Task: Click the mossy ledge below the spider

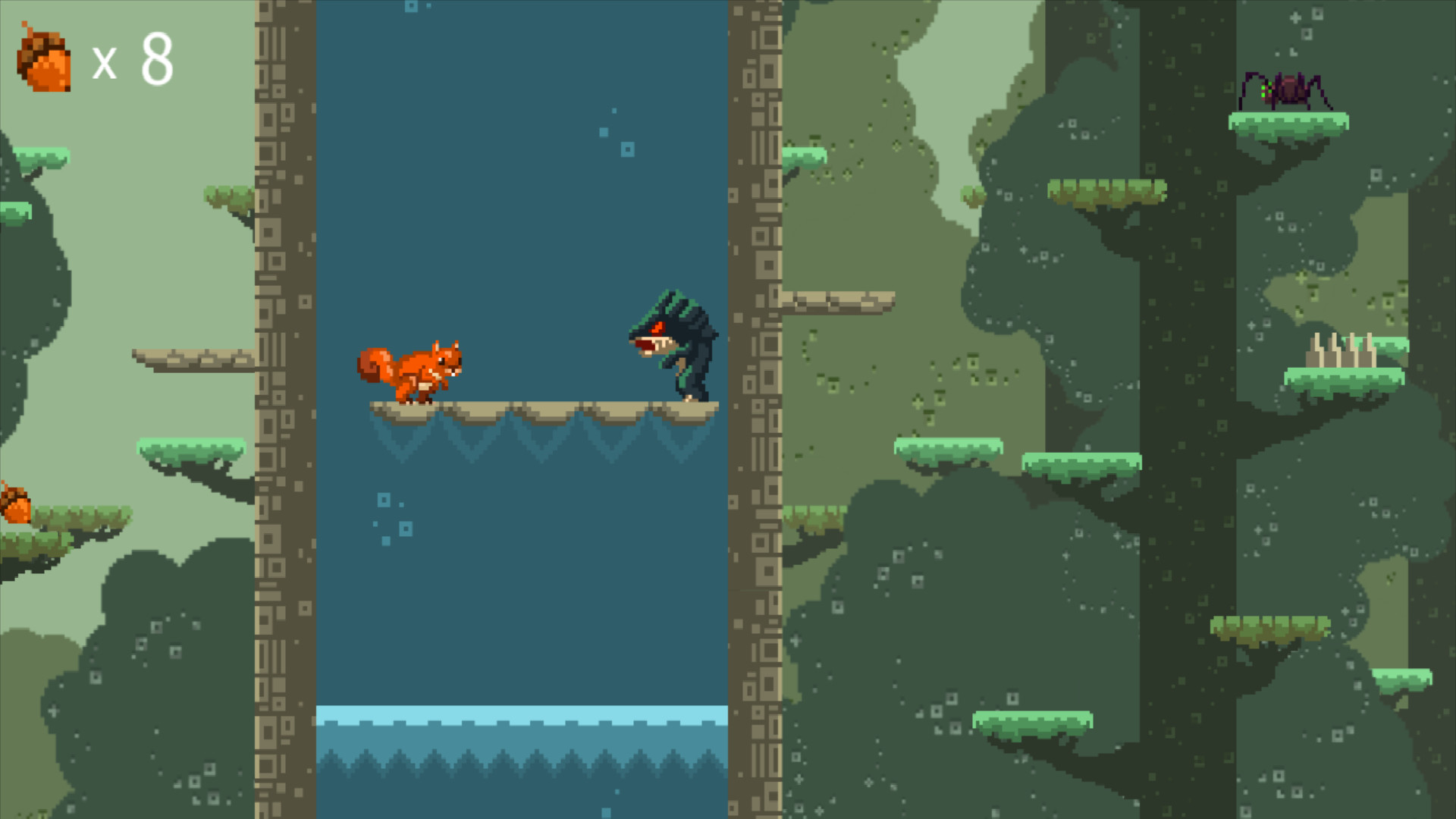Action: click(x=1289, y=121)
